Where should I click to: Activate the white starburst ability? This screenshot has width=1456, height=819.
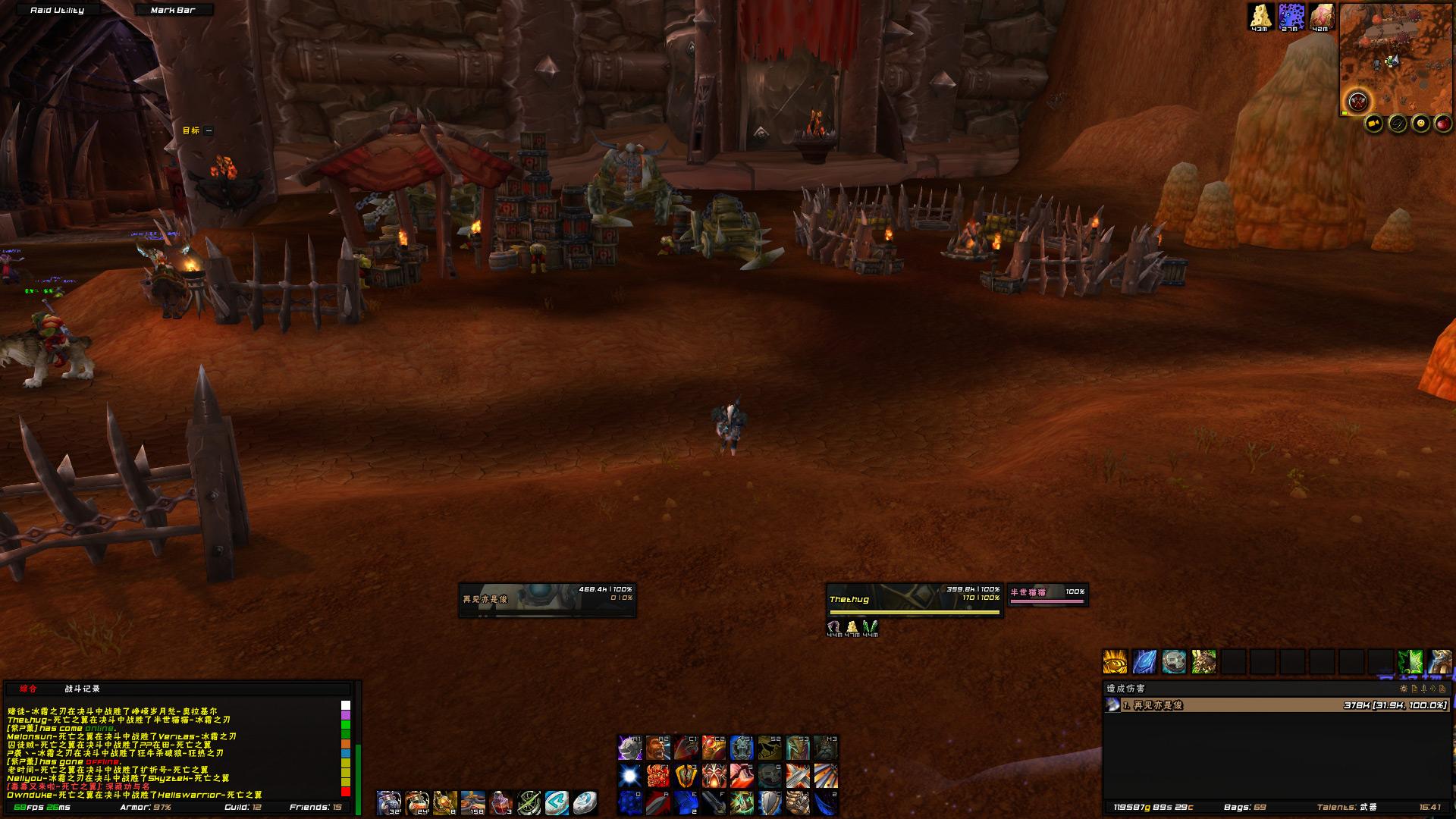(629, 775)
